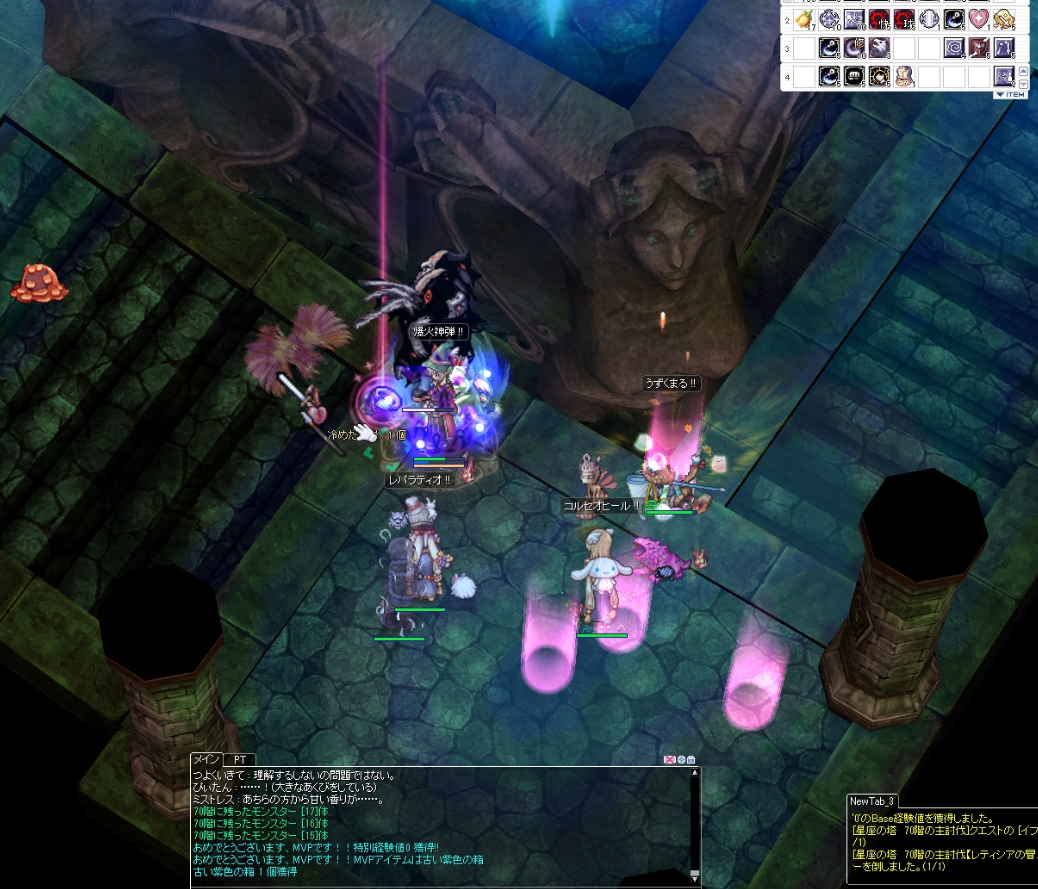Click the chat scrollbar's down arrow
Image resolution: width=1038 pixels, height=889 pixels.
click(x=695, y=876)
